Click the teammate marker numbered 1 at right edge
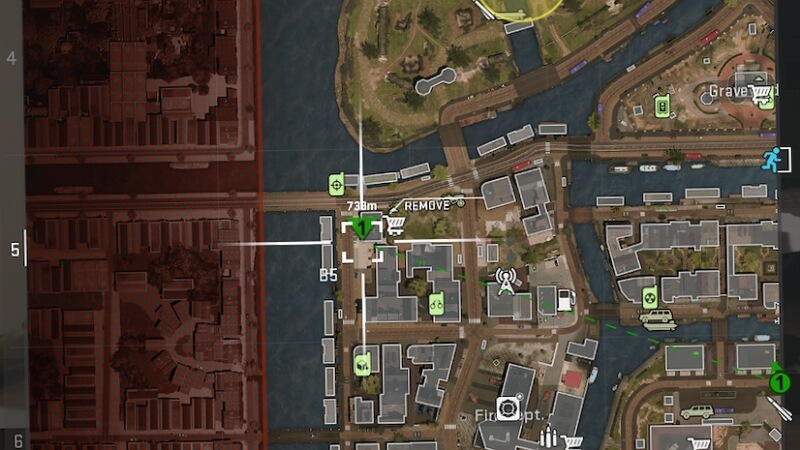The width and height of the screenshot is (800, 450). tap(778, 381)
